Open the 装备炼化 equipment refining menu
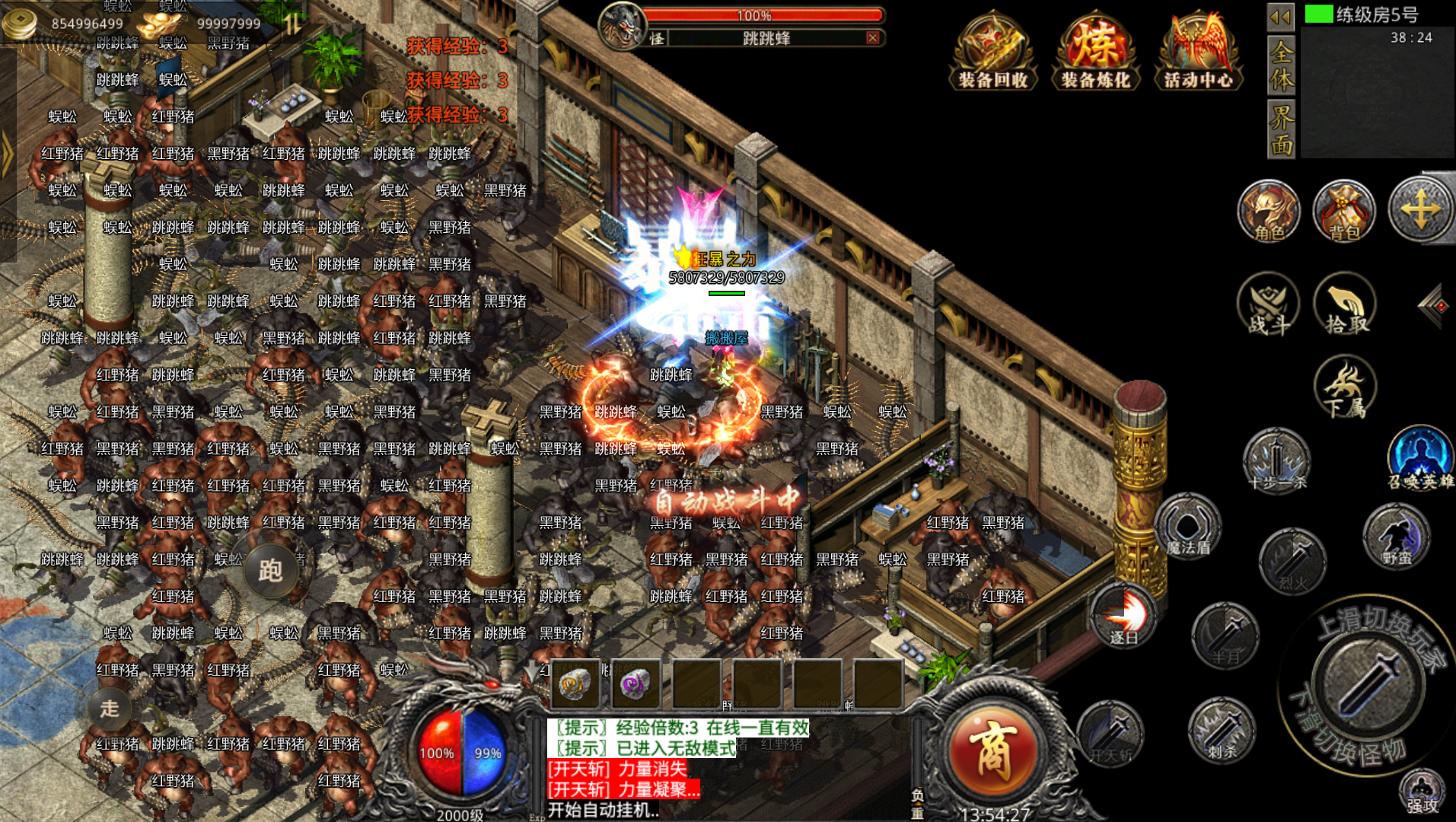The width and height of the screenshot is (1456, 822). tap(1095, 51)
